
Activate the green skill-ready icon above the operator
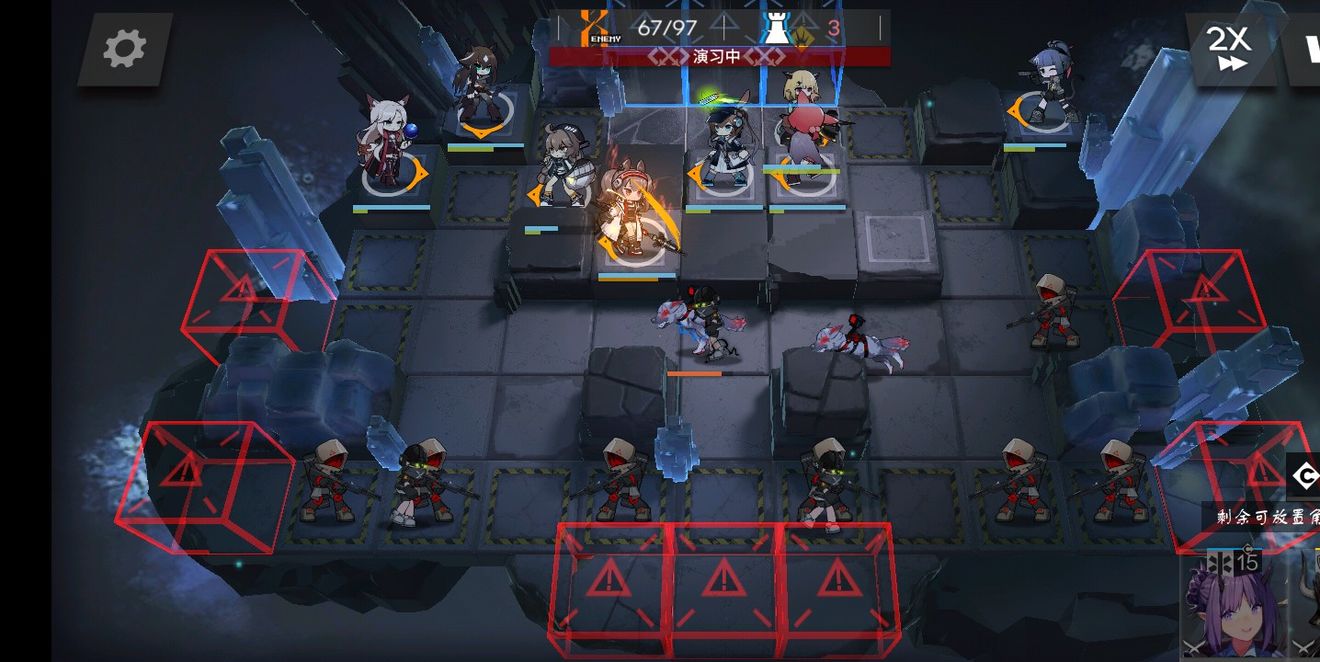(x=711, y=97)
